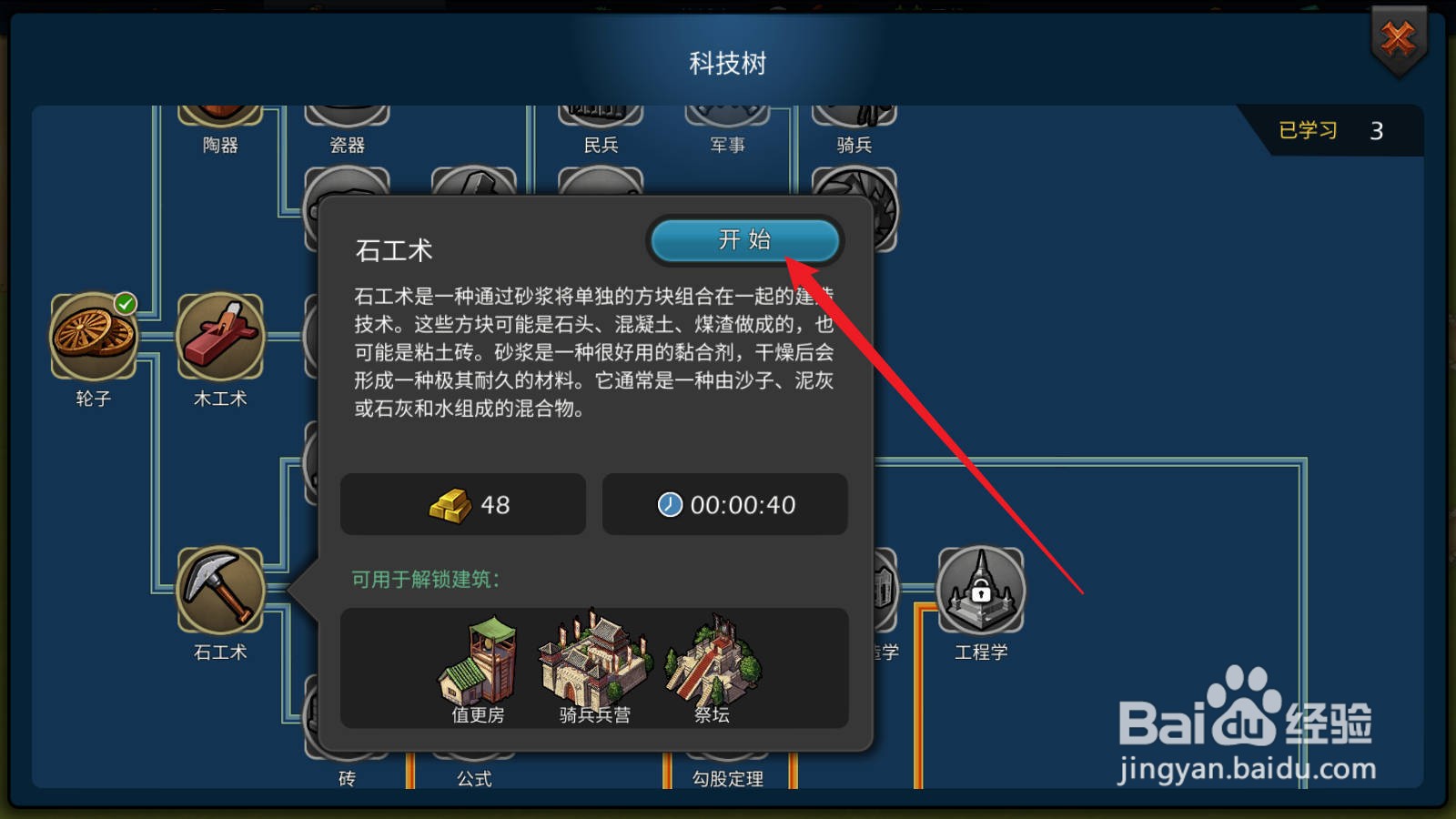Click the 已学习 learned count display
The height and width of the screenshot is (819, 1456).
click(x=1329, y=130)
